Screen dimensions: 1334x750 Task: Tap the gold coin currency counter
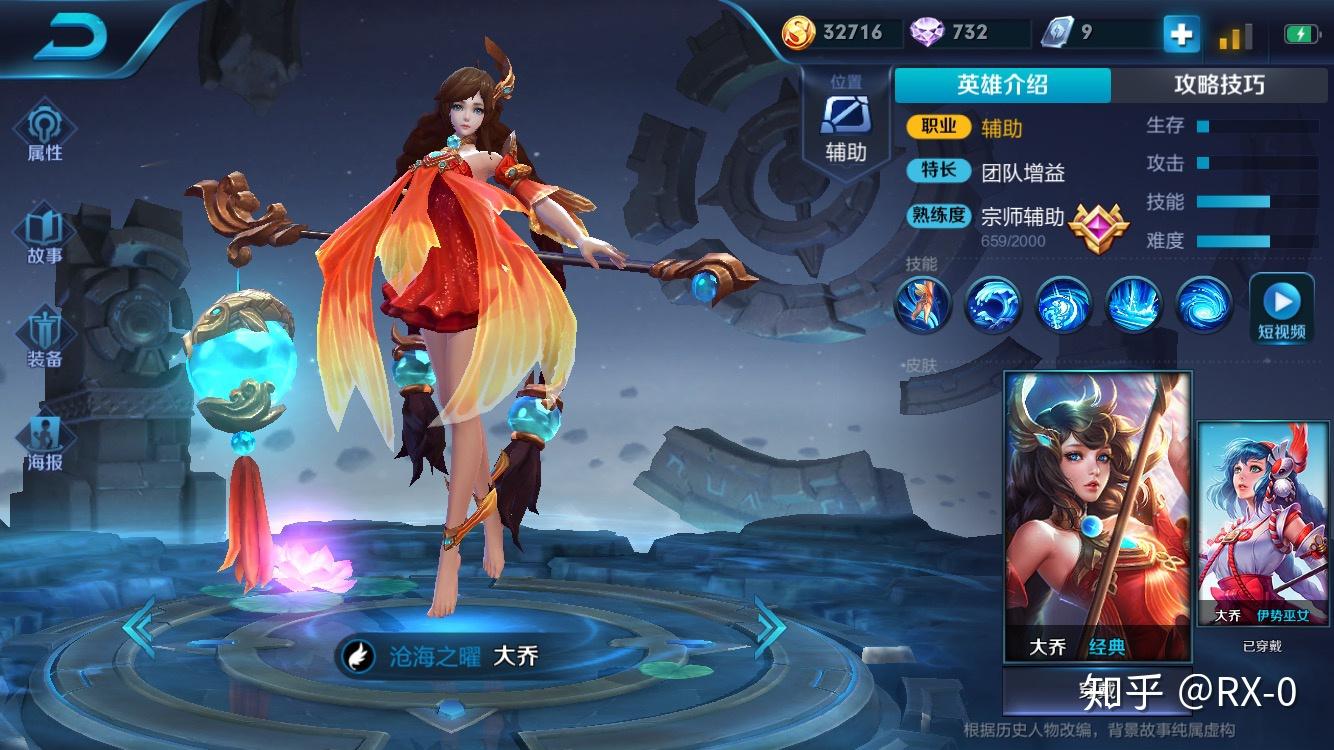click(x=836, y=32)
